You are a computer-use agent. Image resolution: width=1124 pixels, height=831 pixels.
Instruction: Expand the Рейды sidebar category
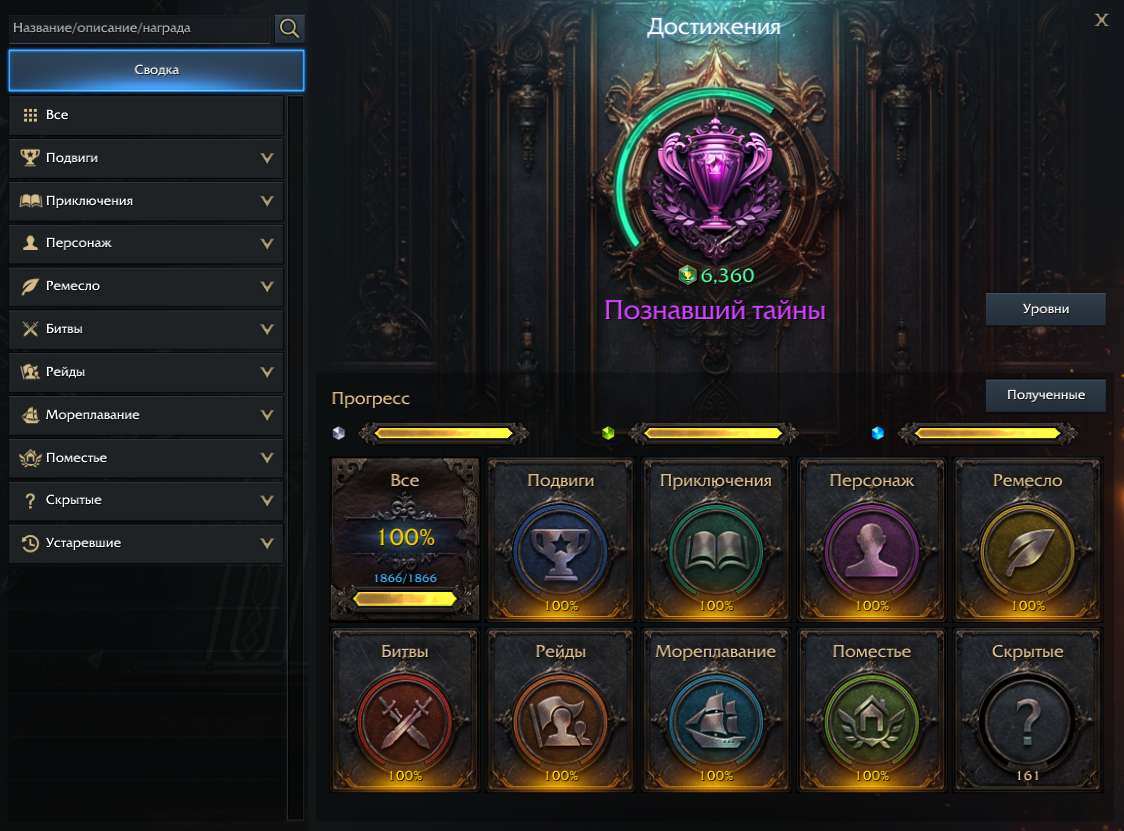[x=146, y=372]
